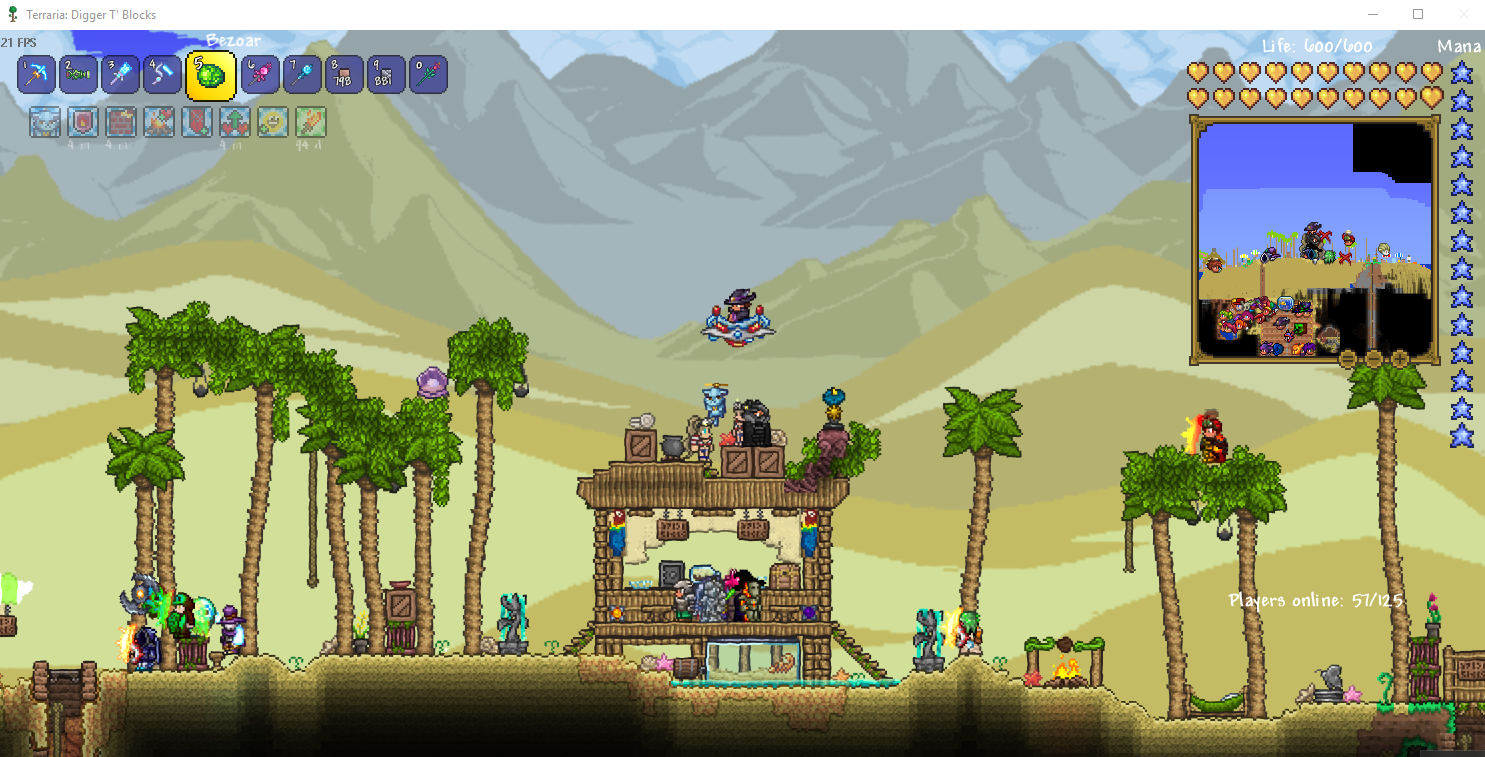Select the green item in hotbar slot 2

78,75
